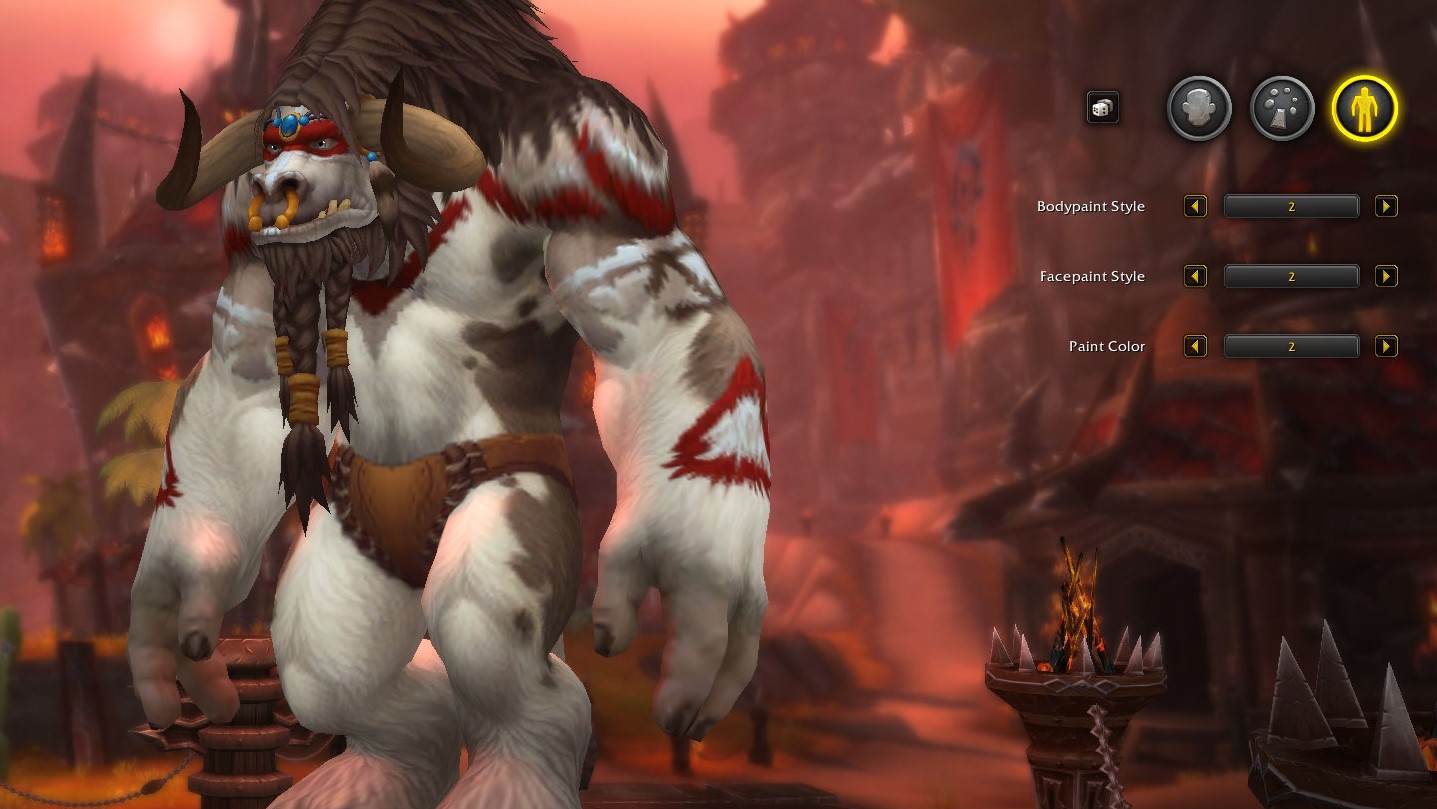Open the Bodypaint Style value selector showing 2
The image size is (1437, 809).
pyautogui.click(x=1291, y=206)
